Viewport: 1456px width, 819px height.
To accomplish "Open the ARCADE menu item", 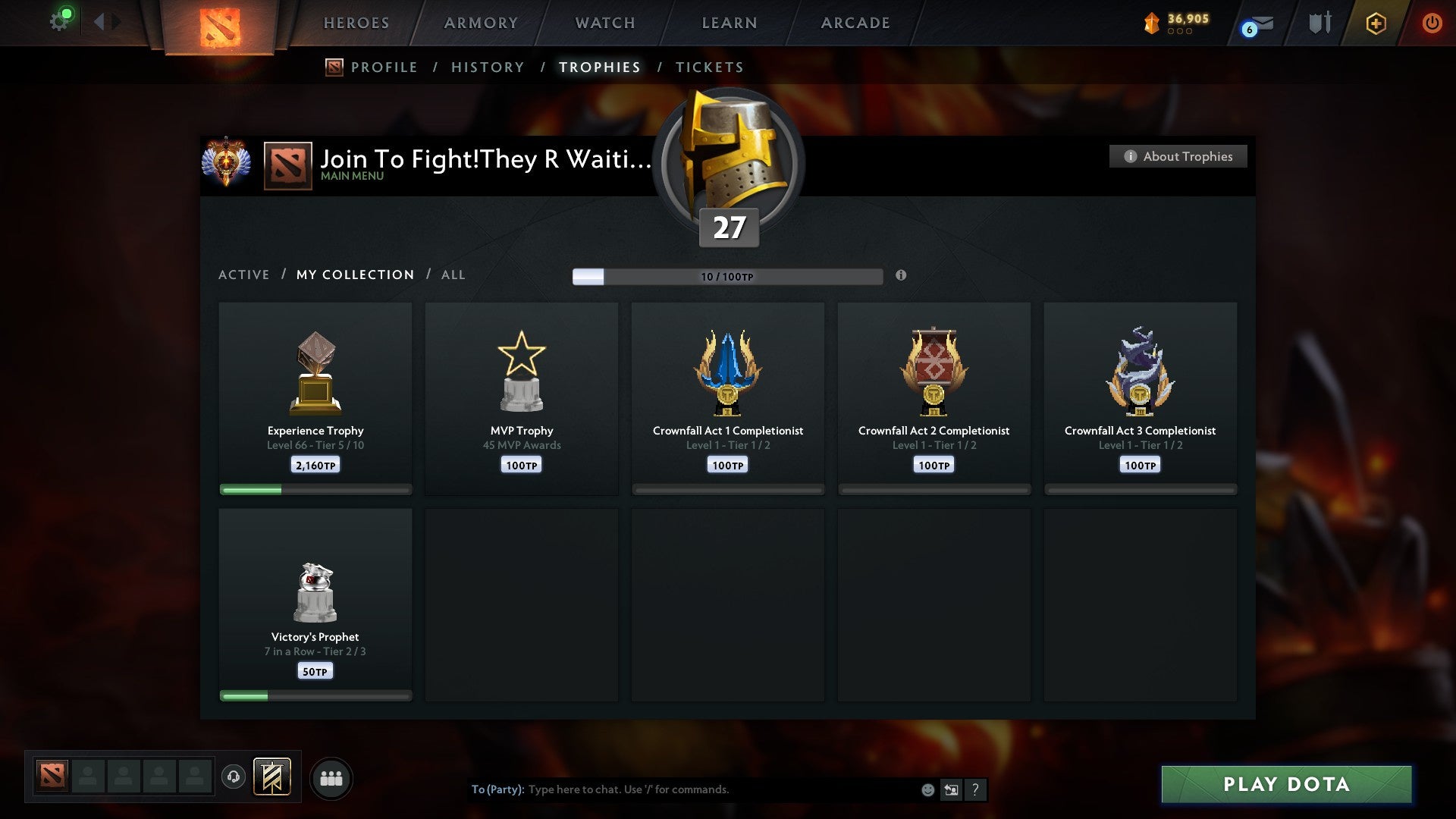I will 855,23.
